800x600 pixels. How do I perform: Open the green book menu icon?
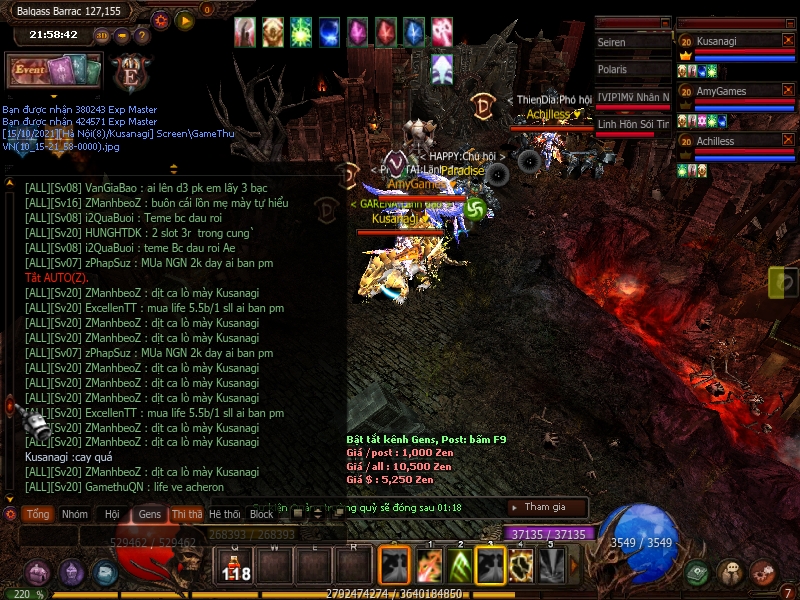[x=699, y=572]
